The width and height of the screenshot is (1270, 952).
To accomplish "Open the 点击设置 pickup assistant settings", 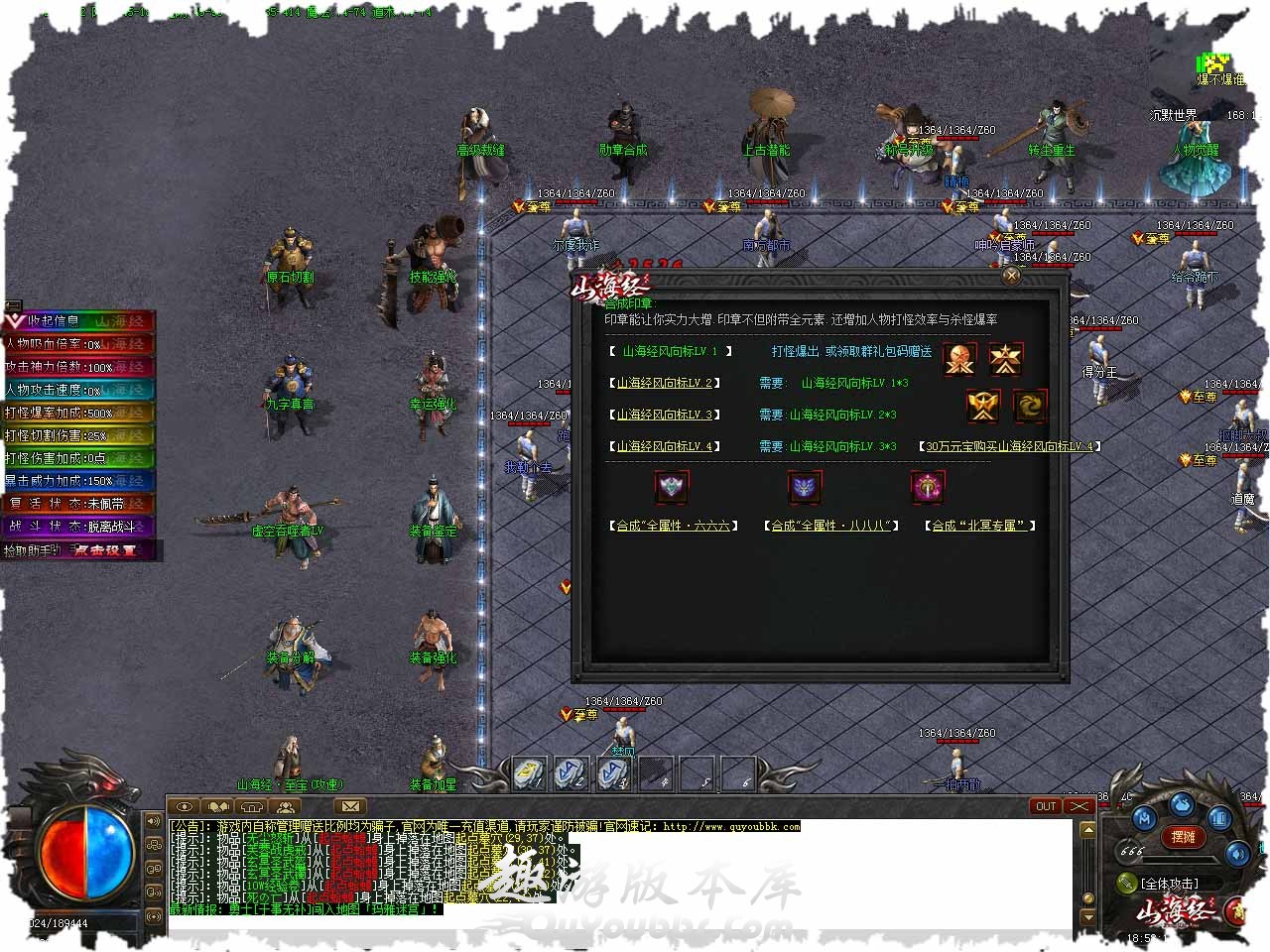I will pos(105,550).
